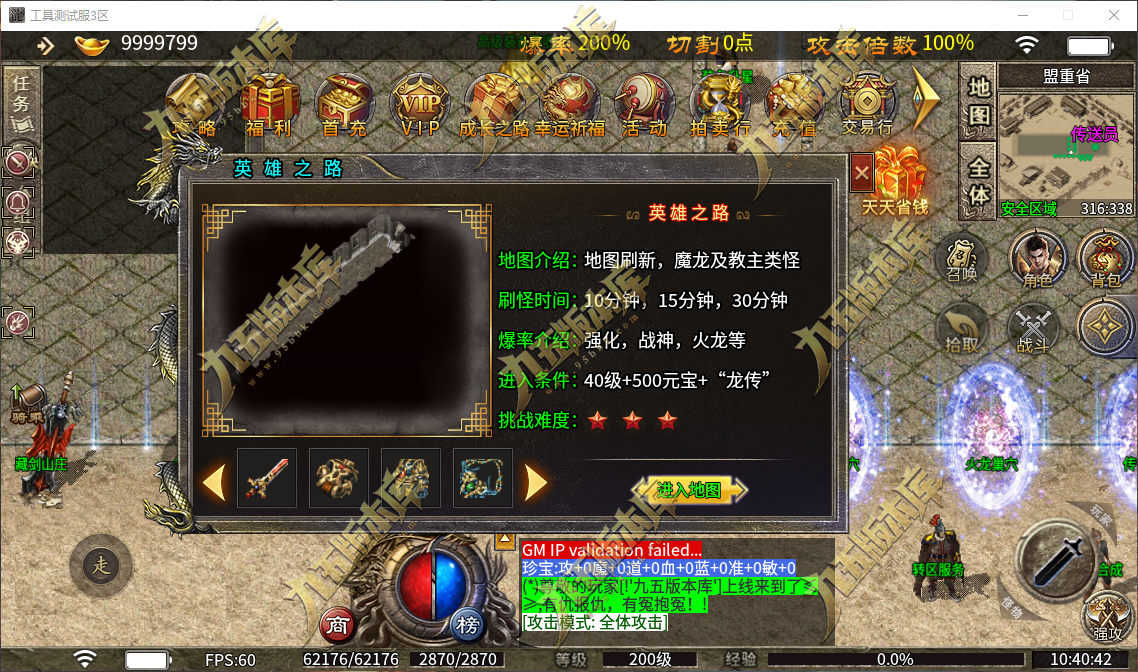Image resolution: width=1138 pixels, height=672 pixels.
Task: Open the 地图 map tab
Action: coord(979,100)
